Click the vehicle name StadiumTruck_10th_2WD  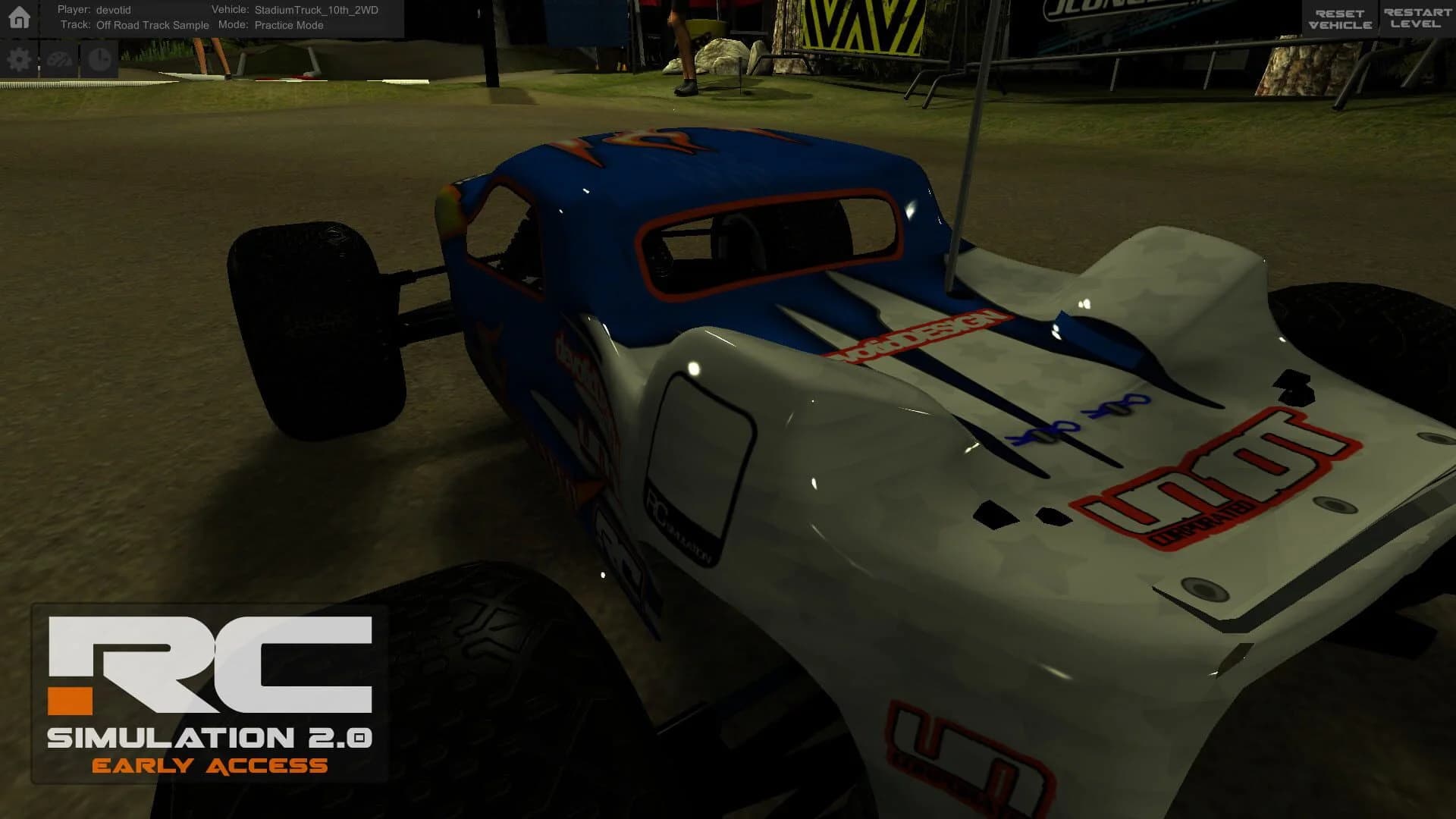tap(315, 10)
